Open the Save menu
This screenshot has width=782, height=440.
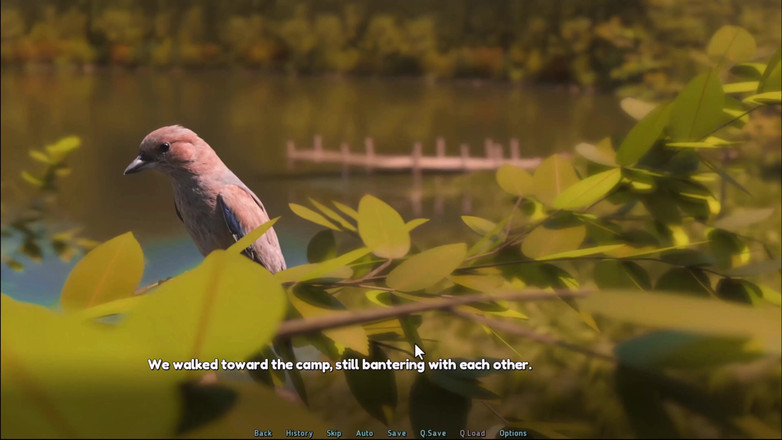click(x=397, y=433)
